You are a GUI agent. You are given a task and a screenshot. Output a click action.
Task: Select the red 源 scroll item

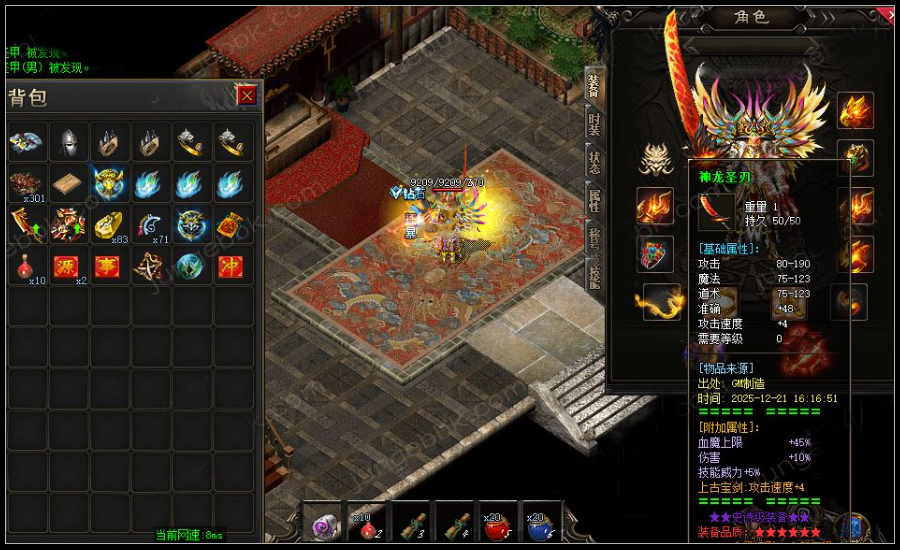coord(68,267)
